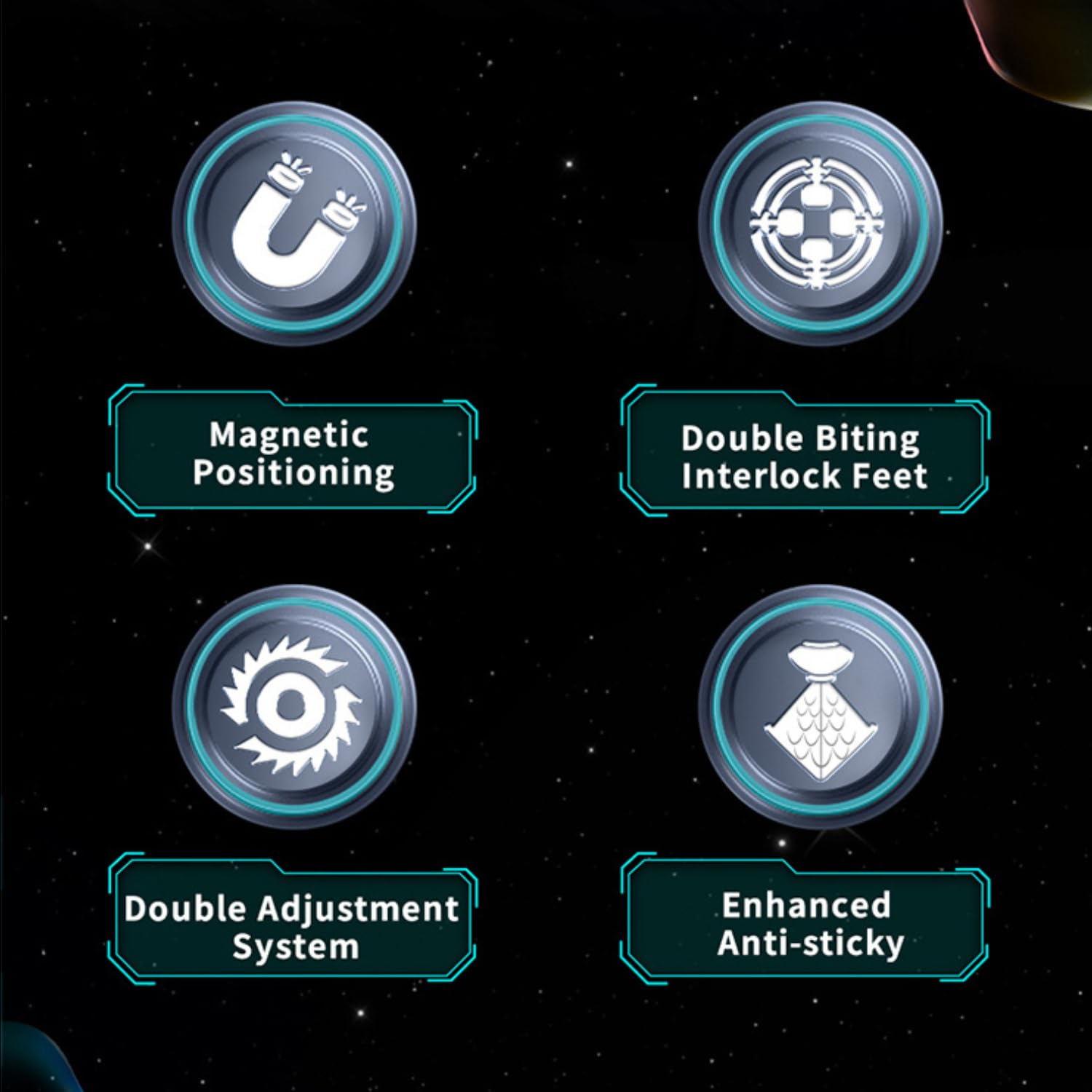Click the saw blade gear icon

pyautogui.click(x=294, y=705)
